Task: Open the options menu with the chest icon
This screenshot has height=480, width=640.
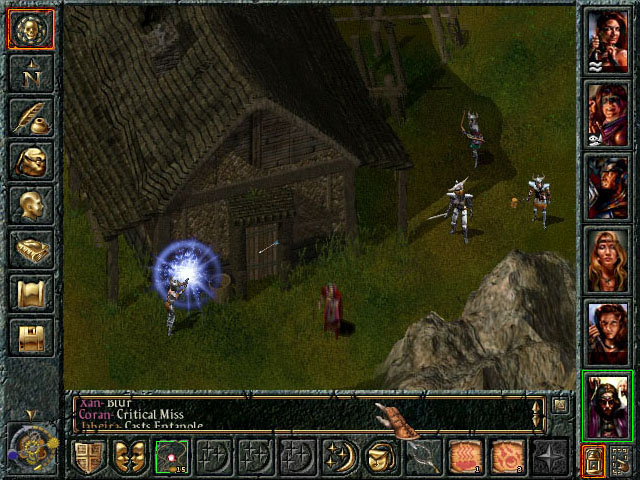Action: click(x=30, y=337)
